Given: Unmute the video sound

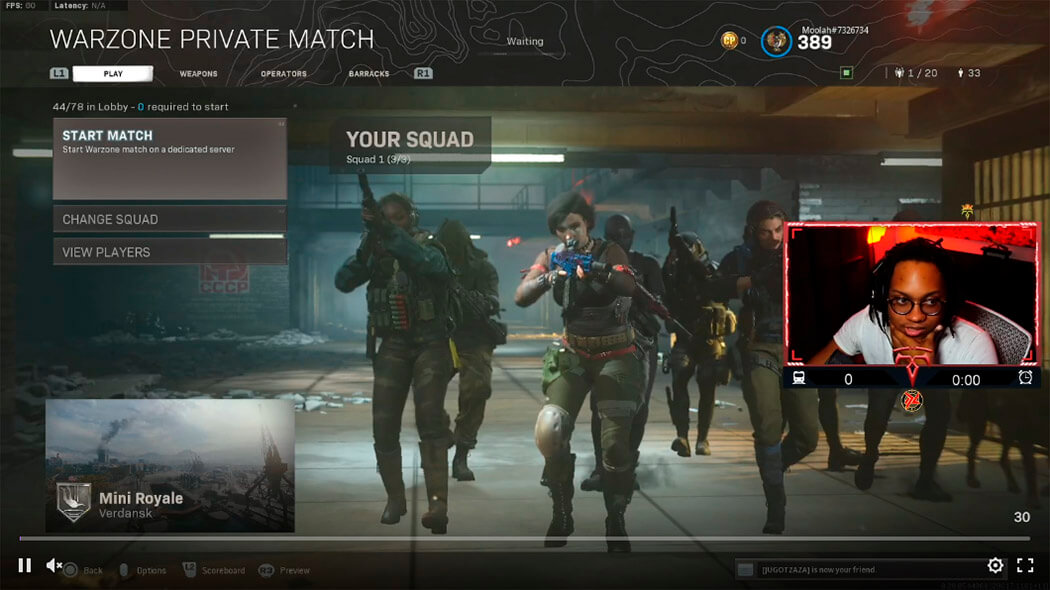Looking at the screenshot, I should [55, 565].
